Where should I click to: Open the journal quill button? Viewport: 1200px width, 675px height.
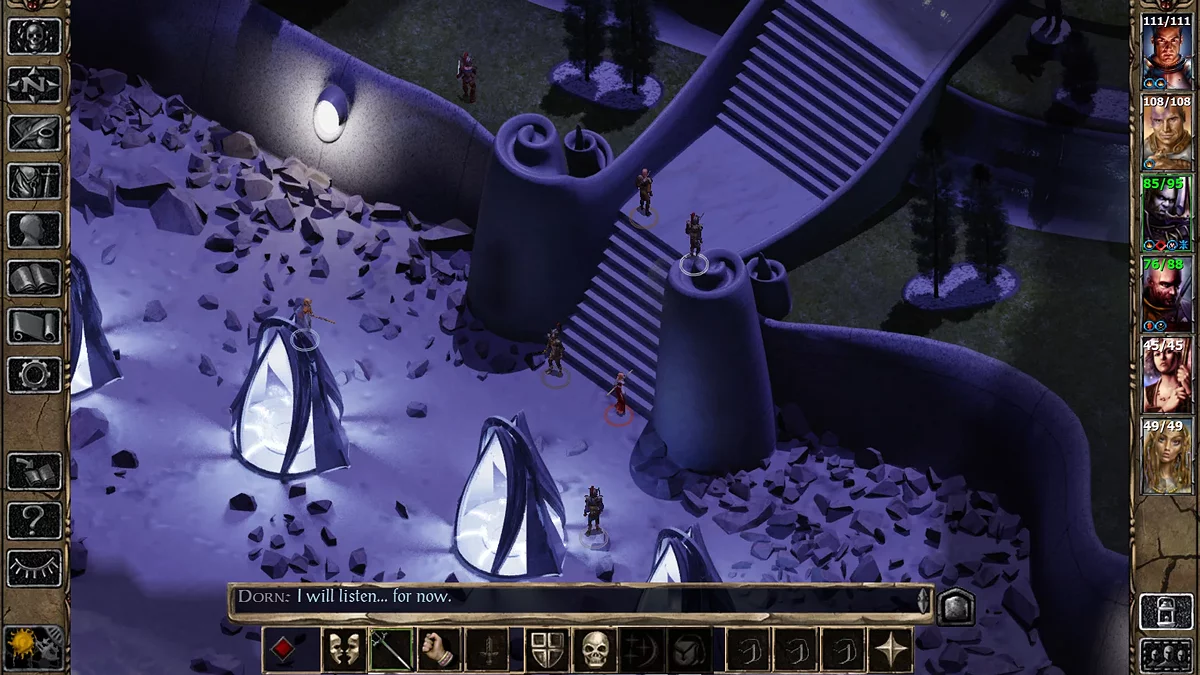tap(34, 133)
